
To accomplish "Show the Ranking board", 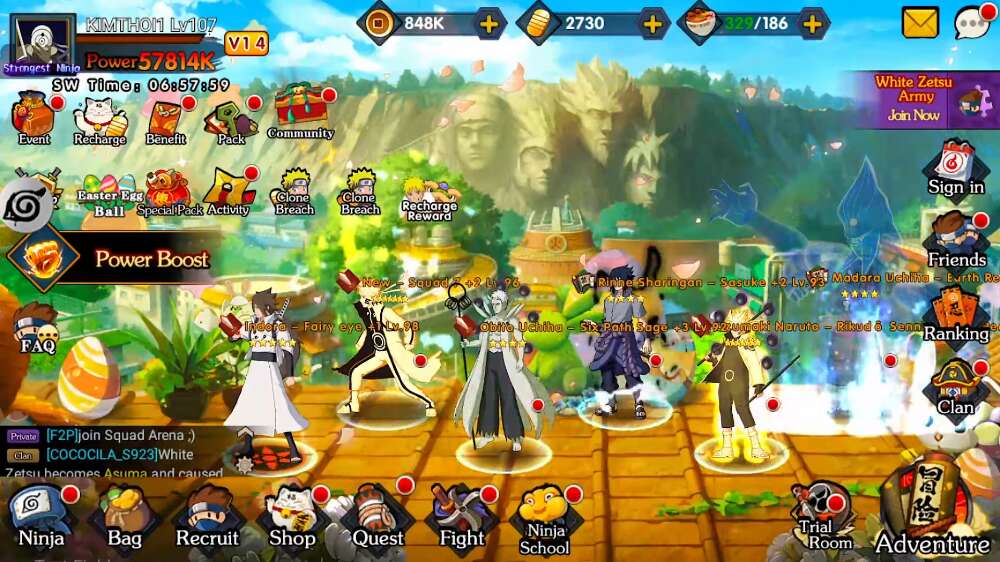I will [956, 315].
